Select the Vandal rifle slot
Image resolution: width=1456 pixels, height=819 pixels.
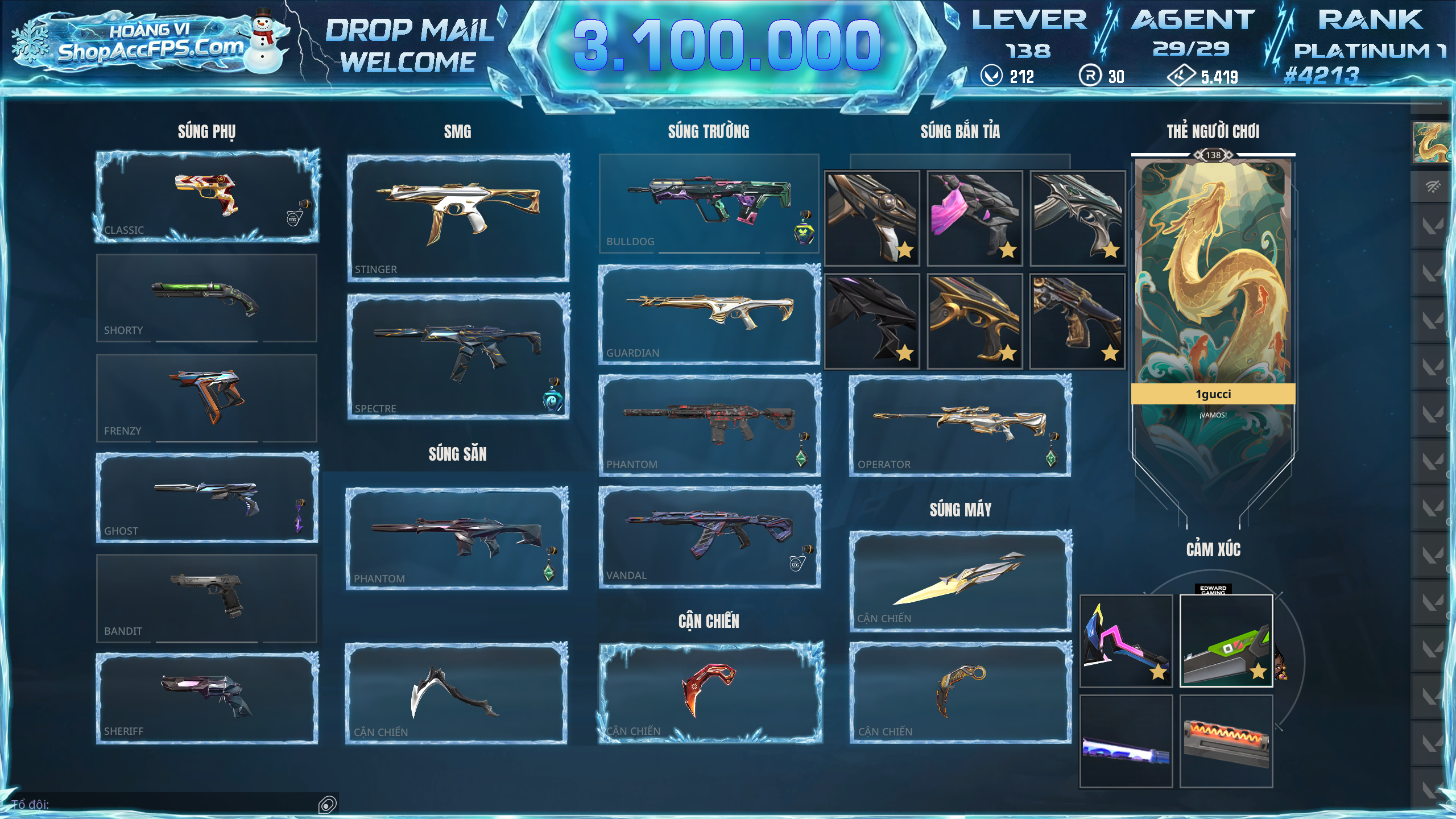tap(709, 536)
